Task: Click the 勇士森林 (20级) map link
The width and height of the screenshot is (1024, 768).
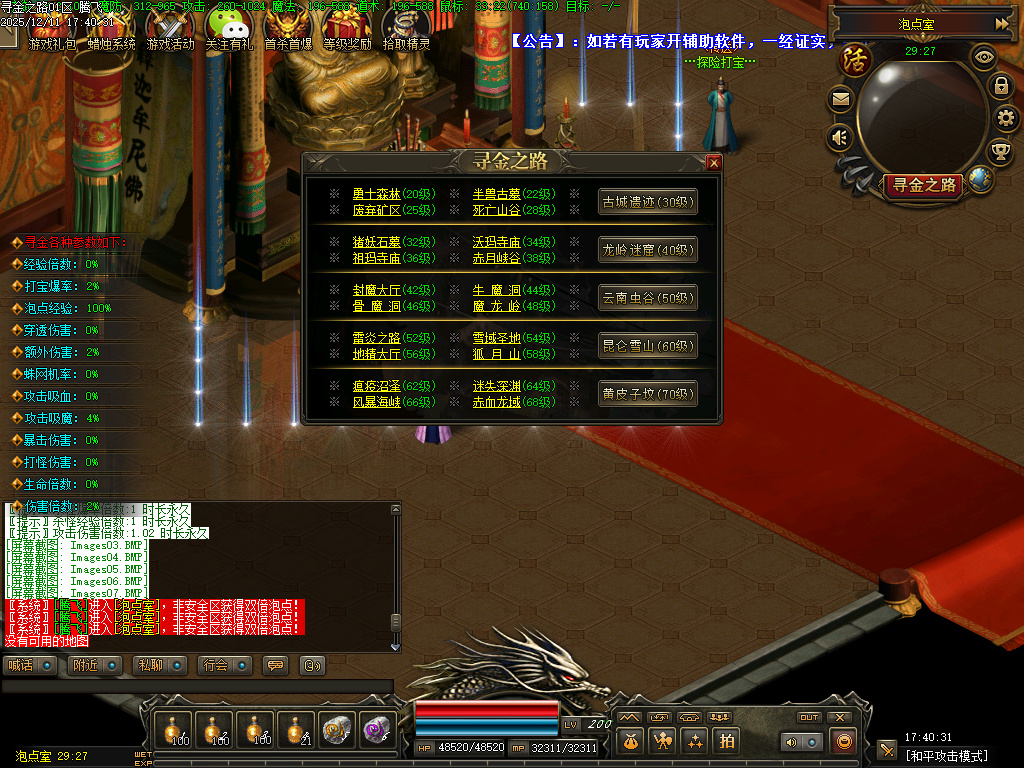Action: pos(377,194)
